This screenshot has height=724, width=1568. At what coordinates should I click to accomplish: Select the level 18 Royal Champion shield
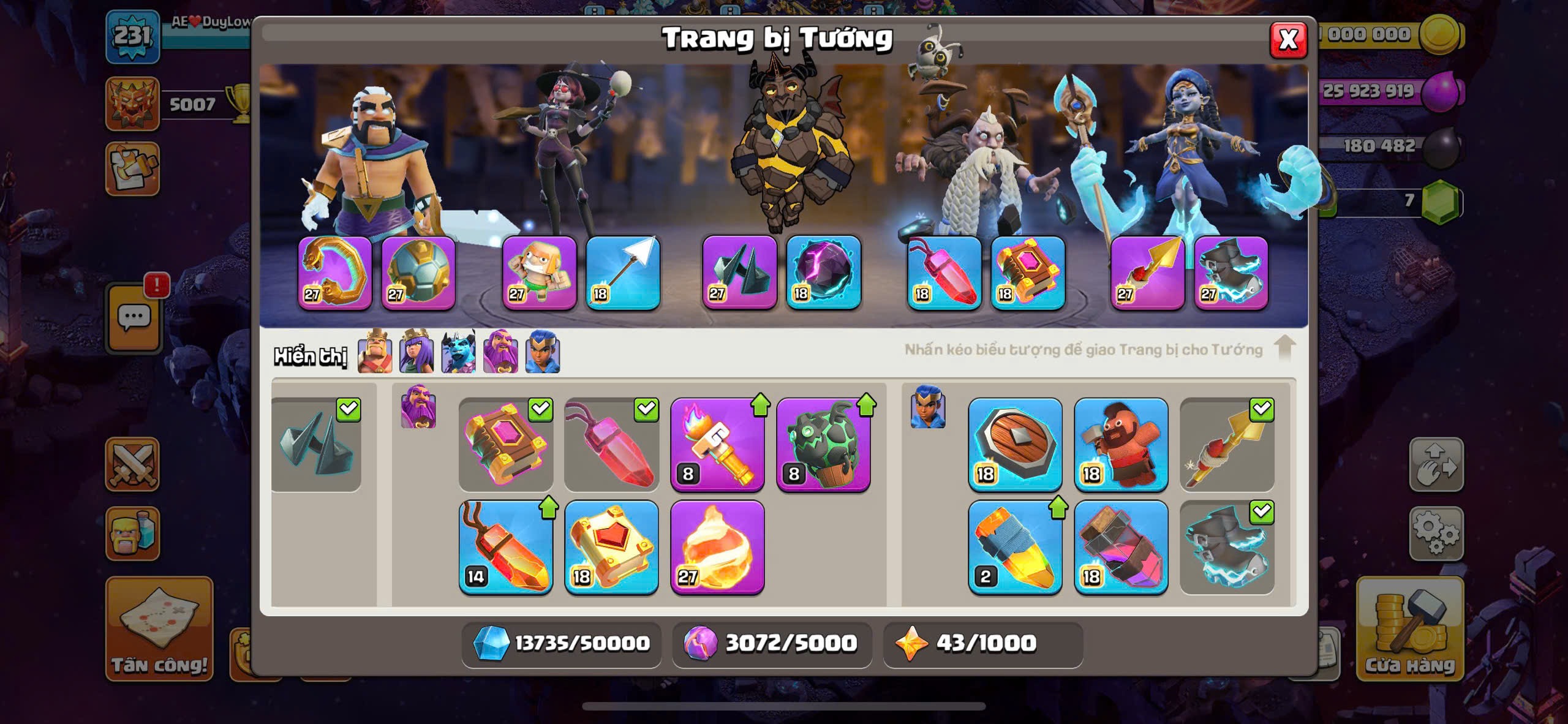tap(1015, 445)
